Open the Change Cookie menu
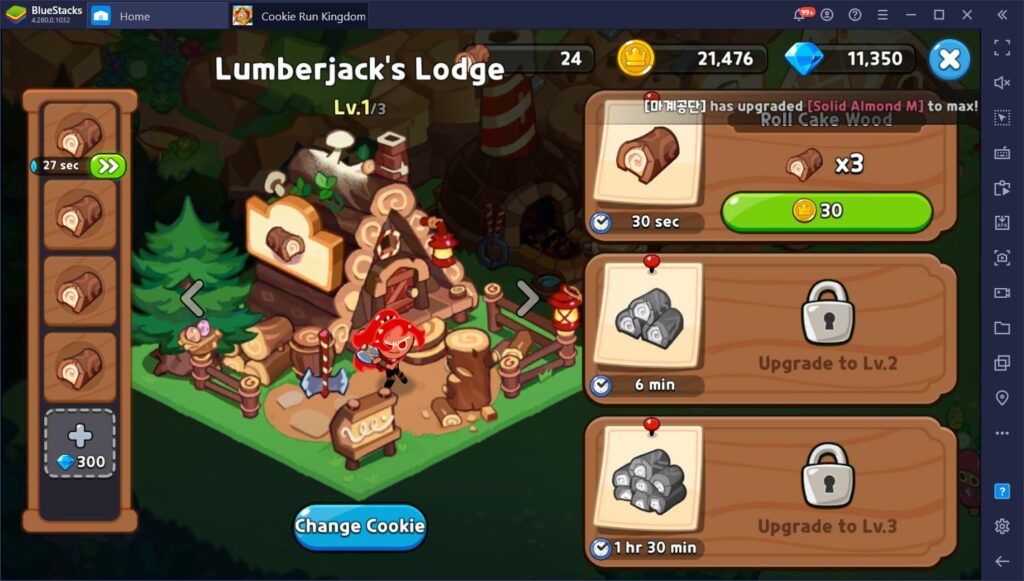The height and width of the screenshot is (581, 1024). coord(360,526)
